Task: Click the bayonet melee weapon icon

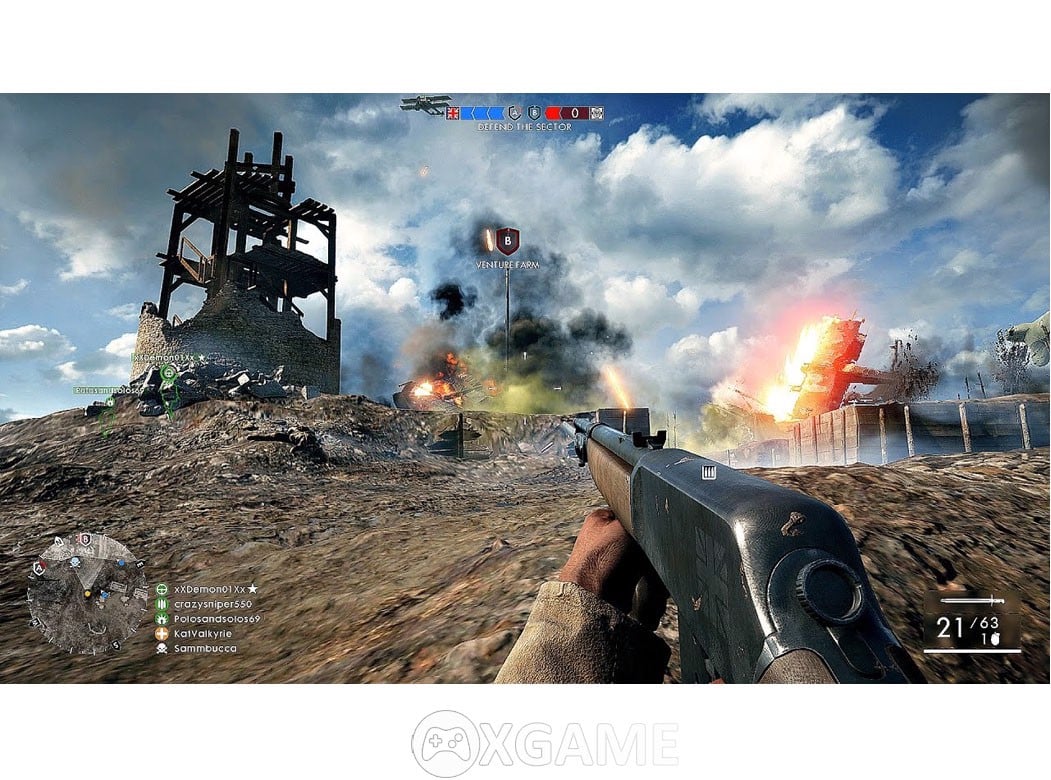Action: [x=971, y=602]
